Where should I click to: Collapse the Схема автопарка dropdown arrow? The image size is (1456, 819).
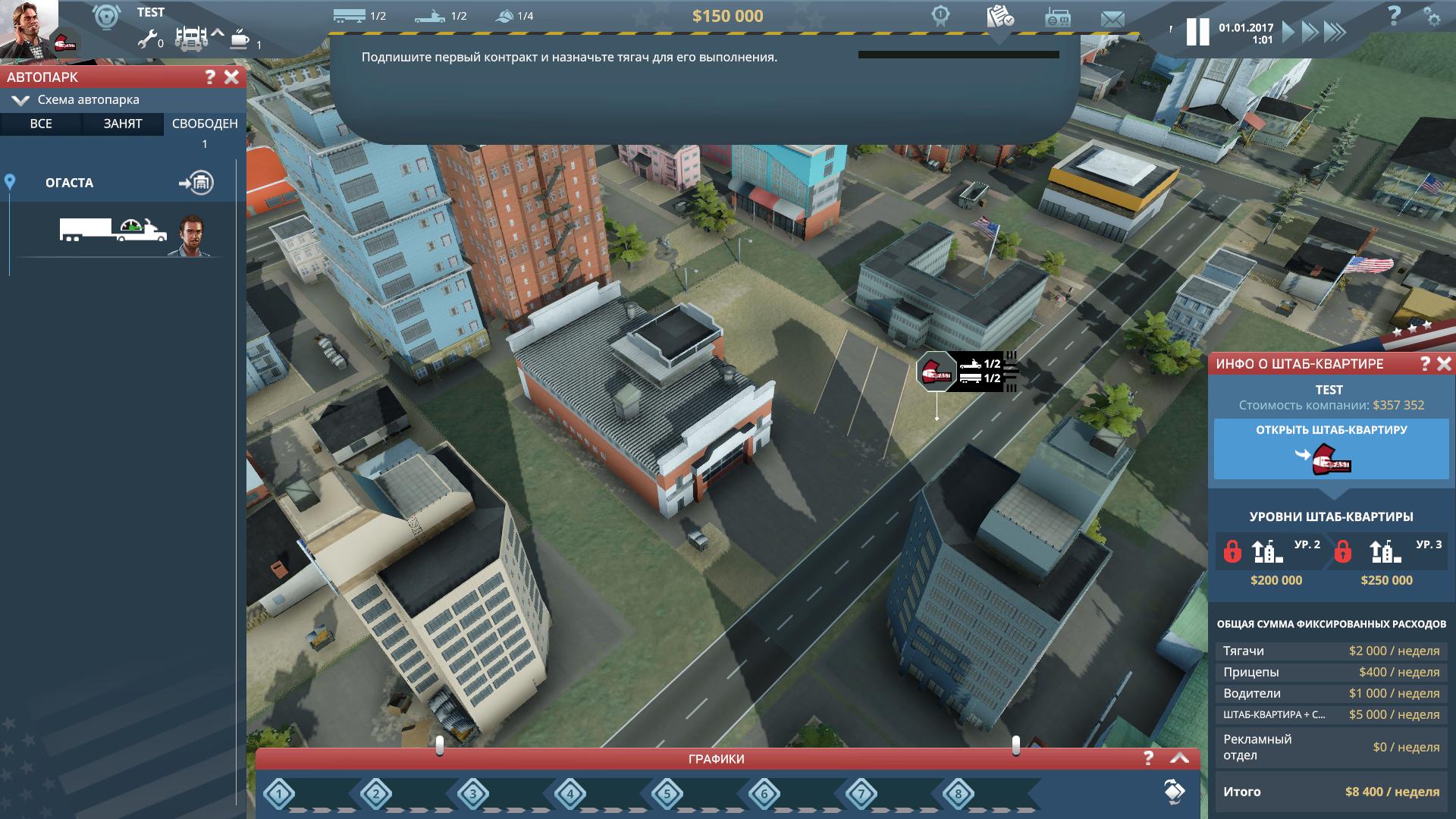click(20, 100)
